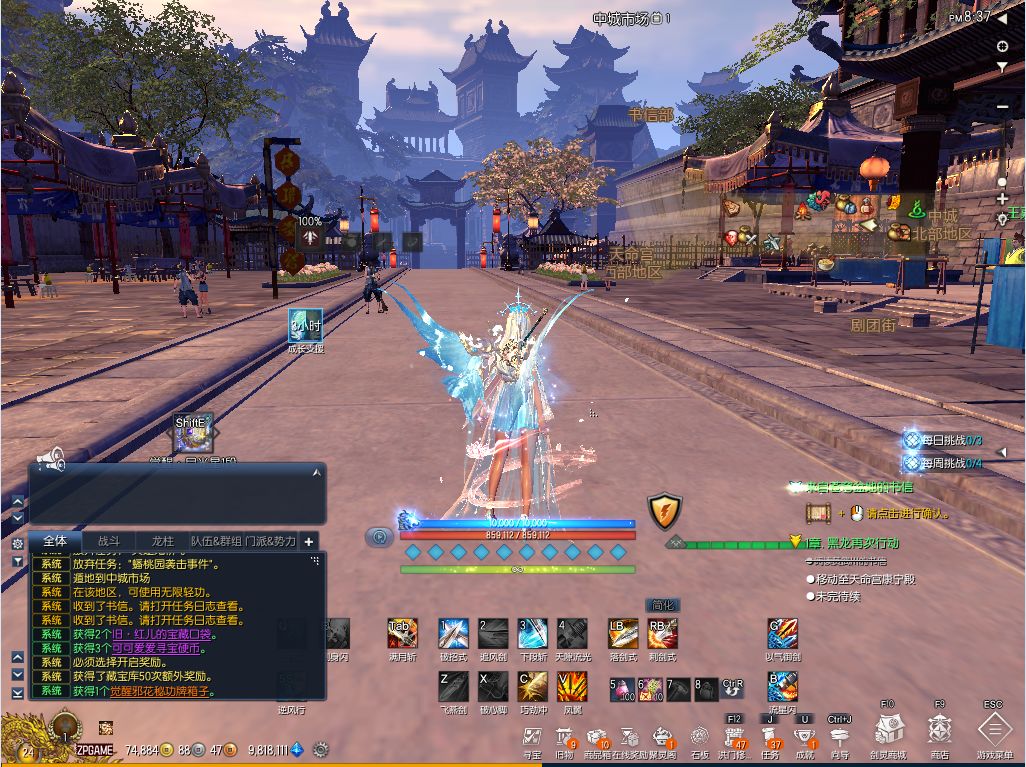1026x767 pixels.
Task: Activate the 凤翼 skill
Action: (572, 686)
